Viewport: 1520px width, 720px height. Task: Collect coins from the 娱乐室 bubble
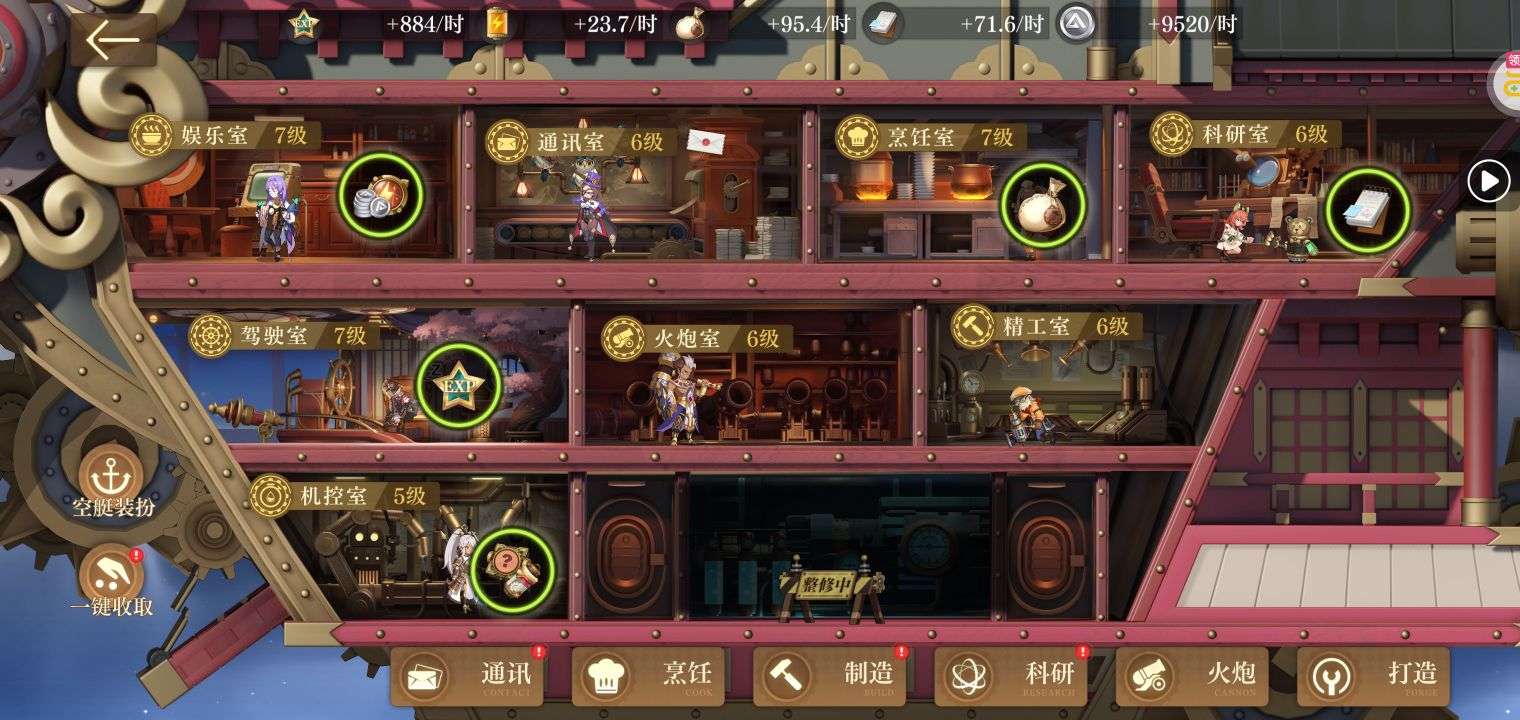click(380, 195)
